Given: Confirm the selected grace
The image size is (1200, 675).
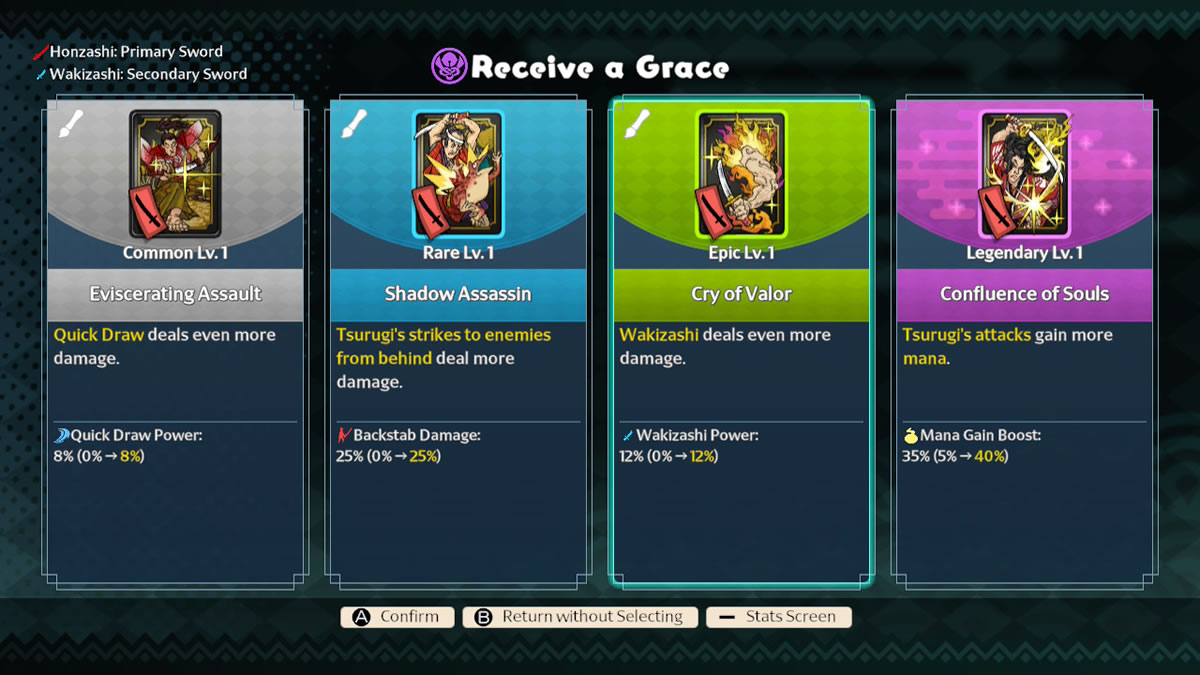Looking at the screenshot, I should click(x=397, y=617).
